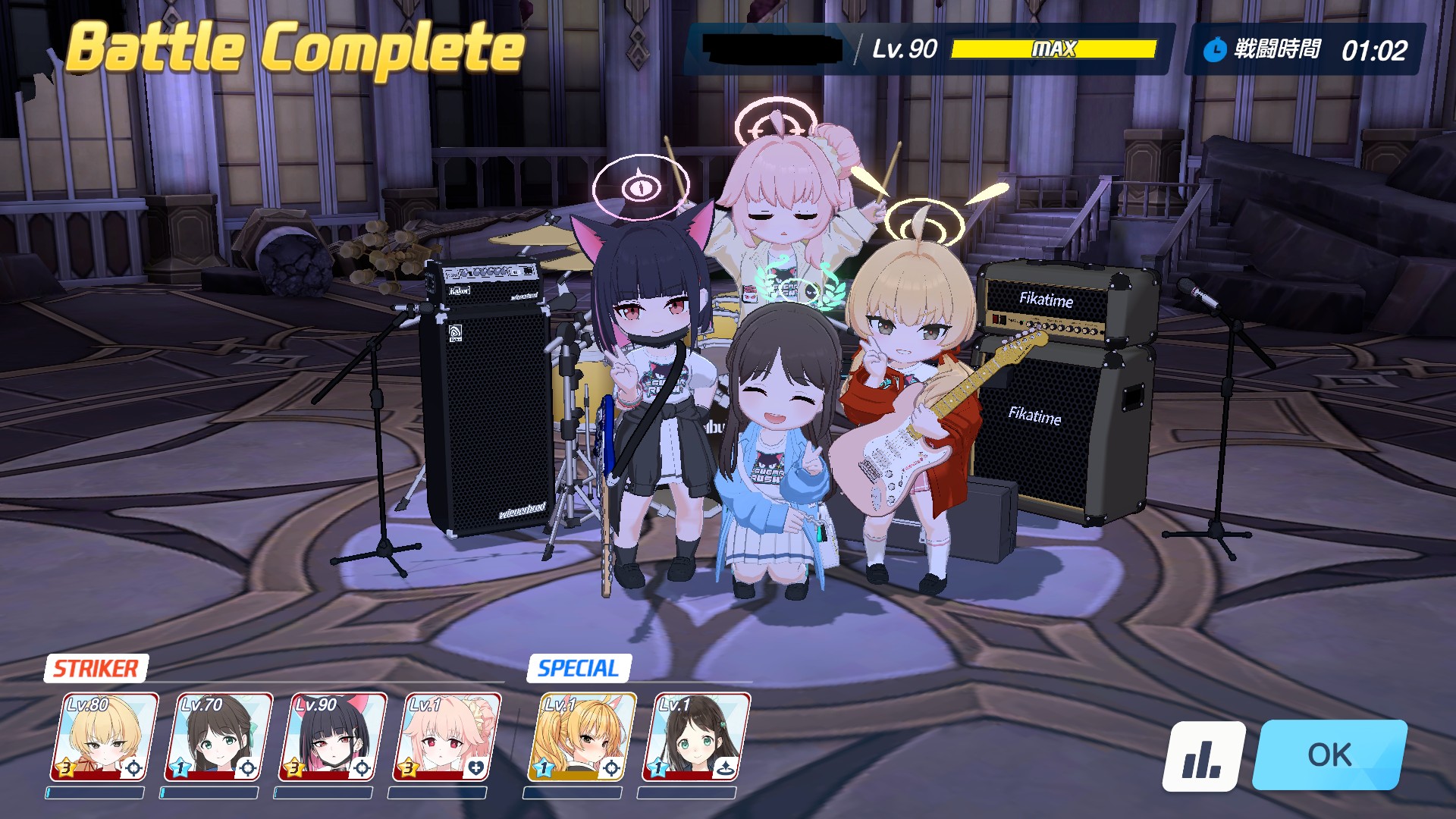Open the battle statistics chart button
The image size is (1456, 819).
pyautogui.click(x=1203, y=756)
